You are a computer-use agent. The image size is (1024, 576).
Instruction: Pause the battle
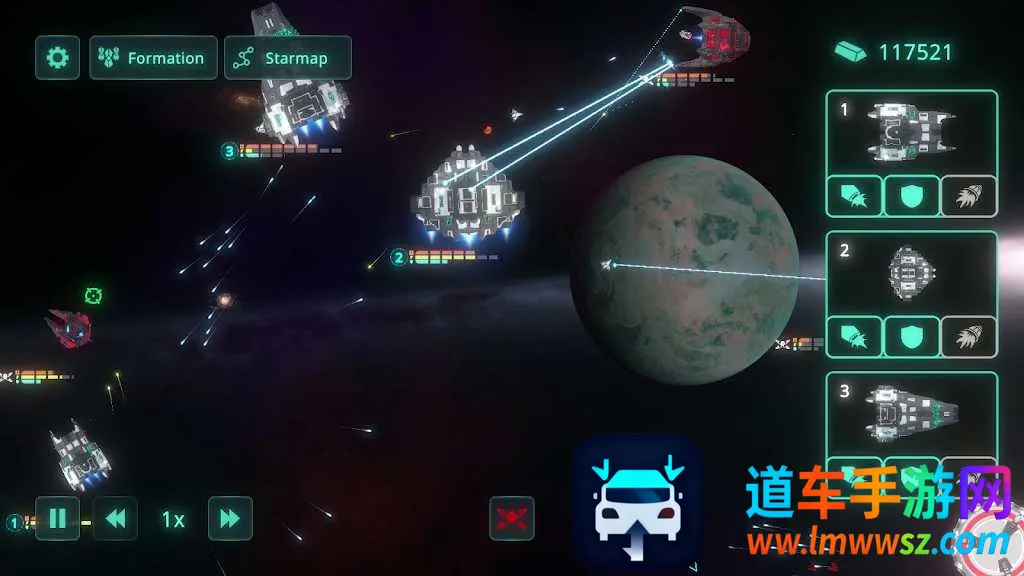click(57, 518)
